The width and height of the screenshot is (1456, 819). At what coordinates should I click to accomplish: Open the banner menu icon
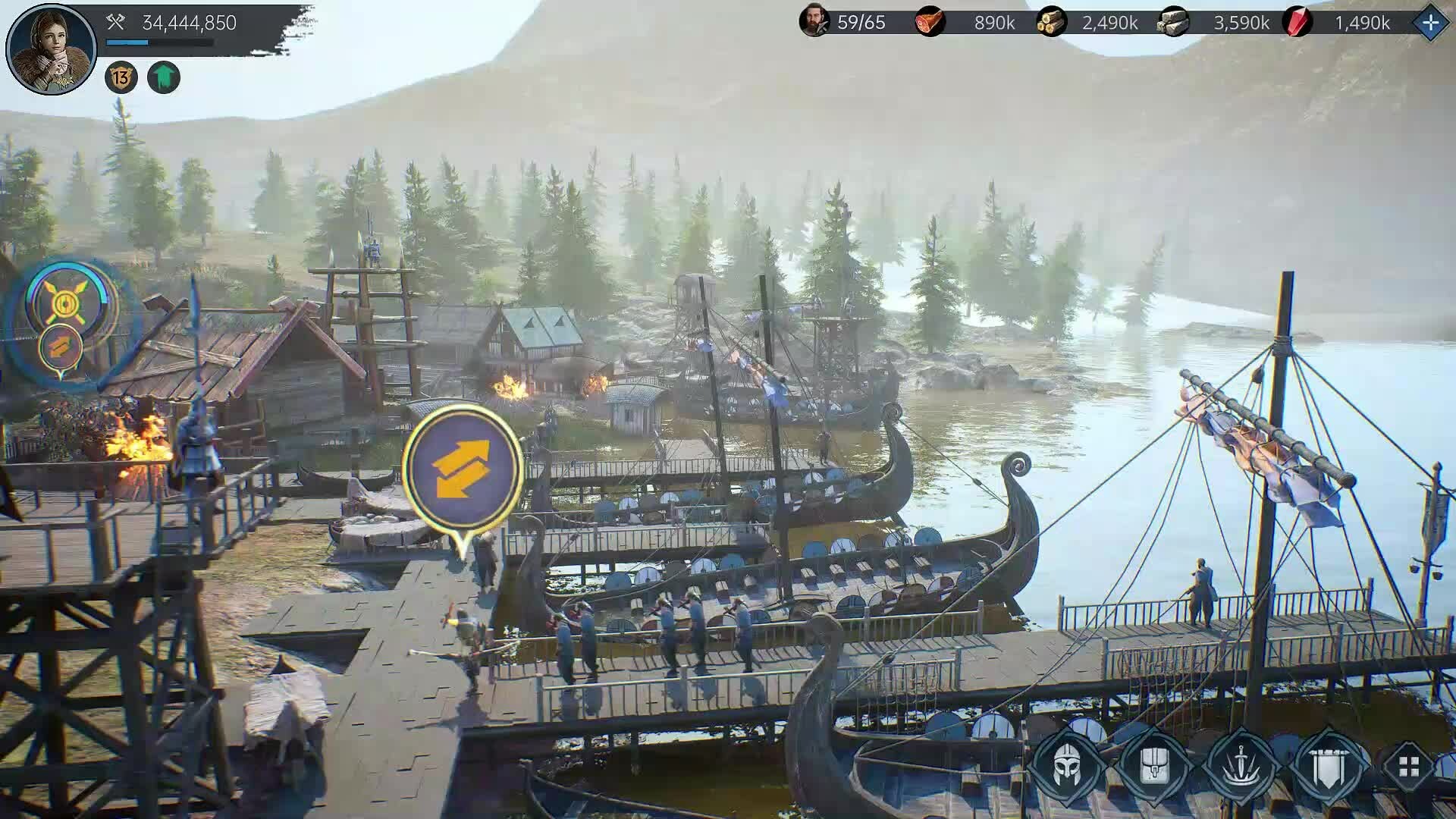pyautogui.click(x=1329, y=766)
